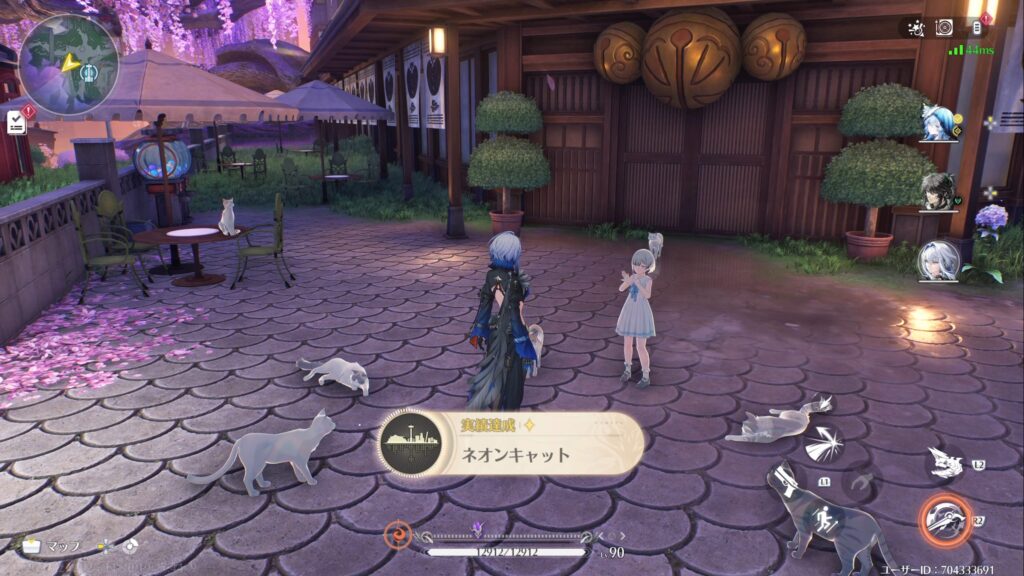Open the quest log icon with red alert
Image resolution: width=1024 pixels, height=576 pixels.
click(17, 122)
